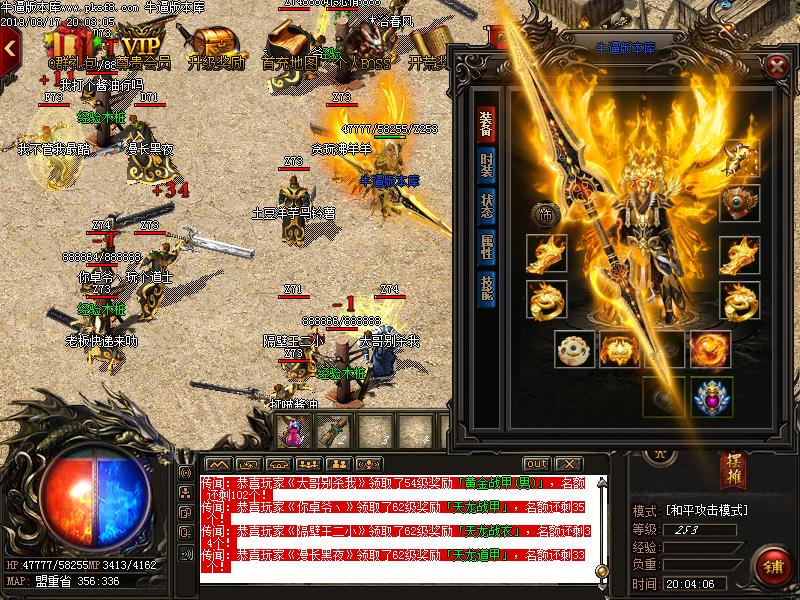The width and height of the screenshot is (800, 600).
Task: Use the red potion in hotbar
Action: coord(294,431)
